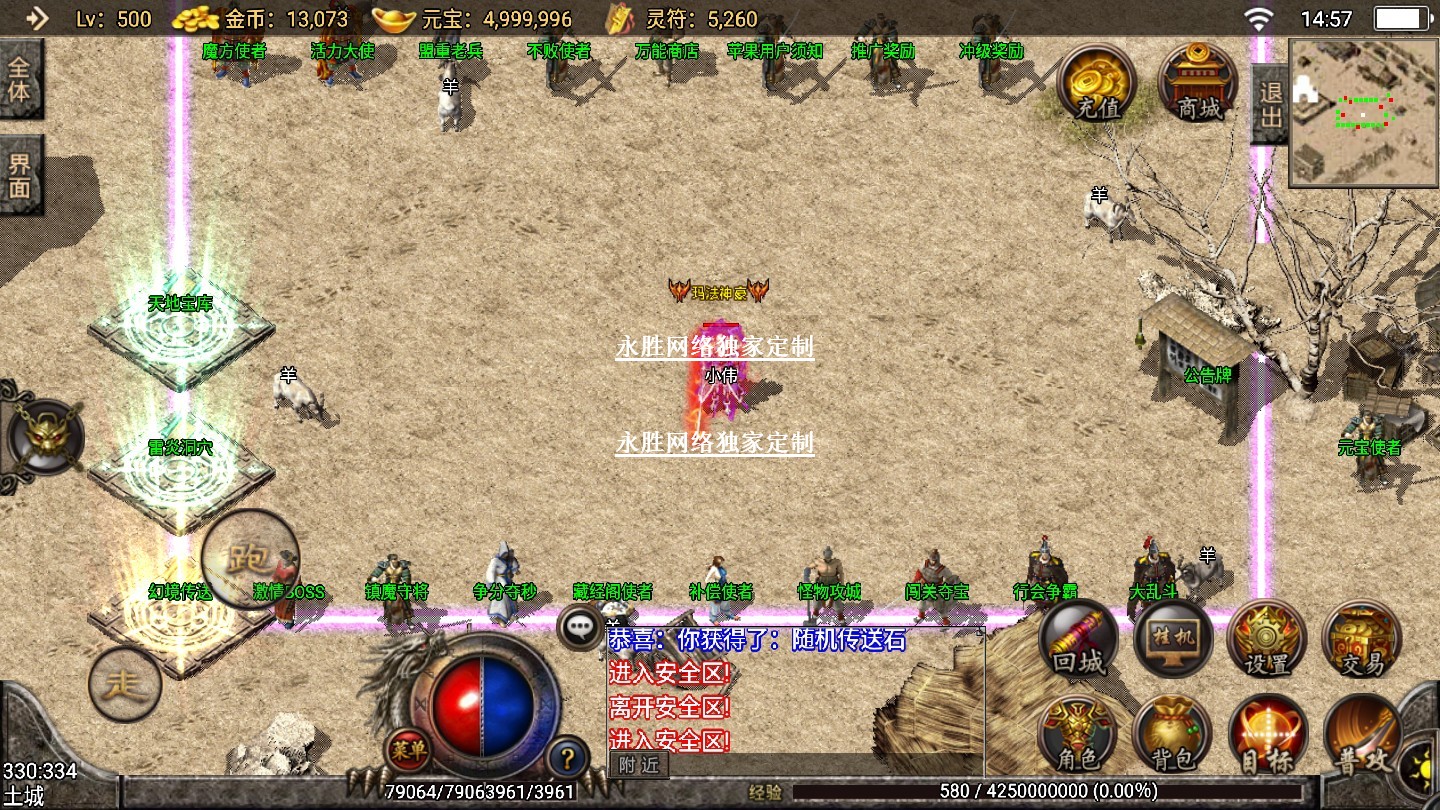Open the chat speech bubble
The image size is (1440, 810).
[581, 627]
